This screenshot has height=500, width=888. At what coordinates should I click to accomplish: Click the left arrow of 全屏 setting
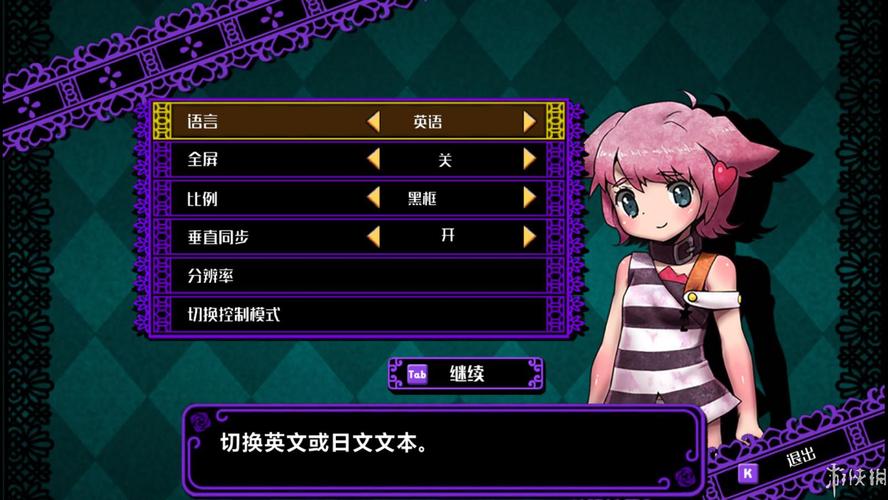[373, 159]
